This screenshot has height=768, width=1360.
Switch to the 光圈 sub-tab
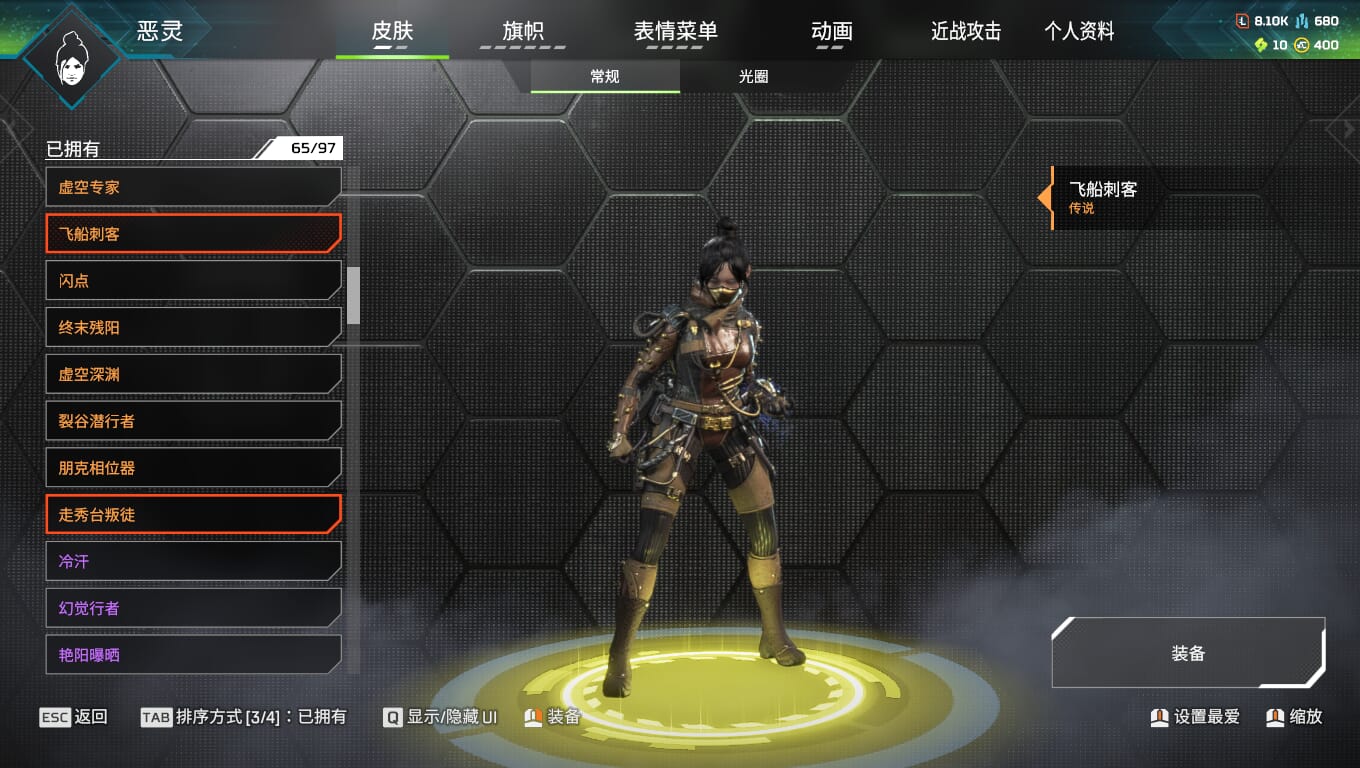[x=753, y=77]
